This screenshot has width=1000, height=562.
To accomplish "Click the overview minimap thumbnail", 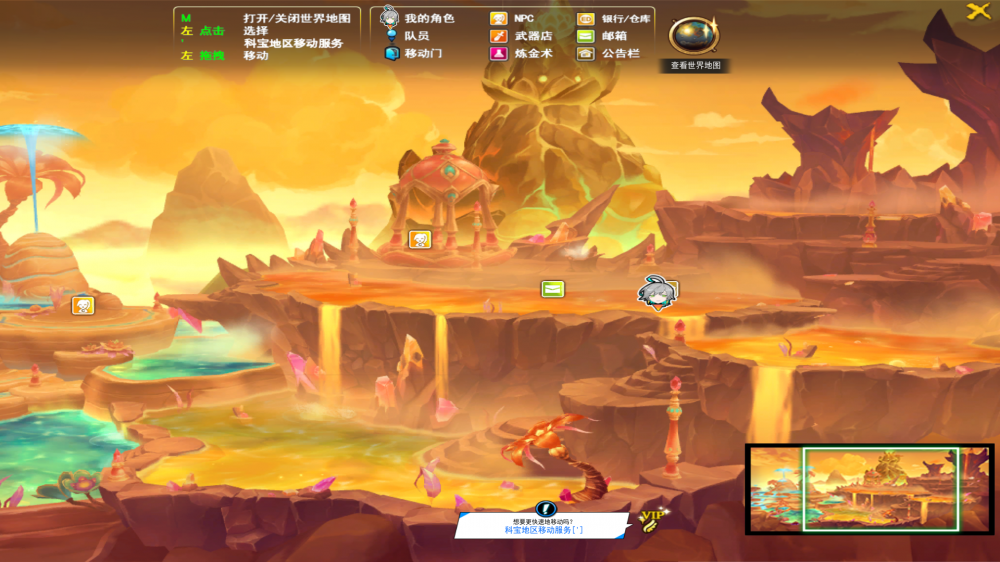I will (x=869, y=489).
